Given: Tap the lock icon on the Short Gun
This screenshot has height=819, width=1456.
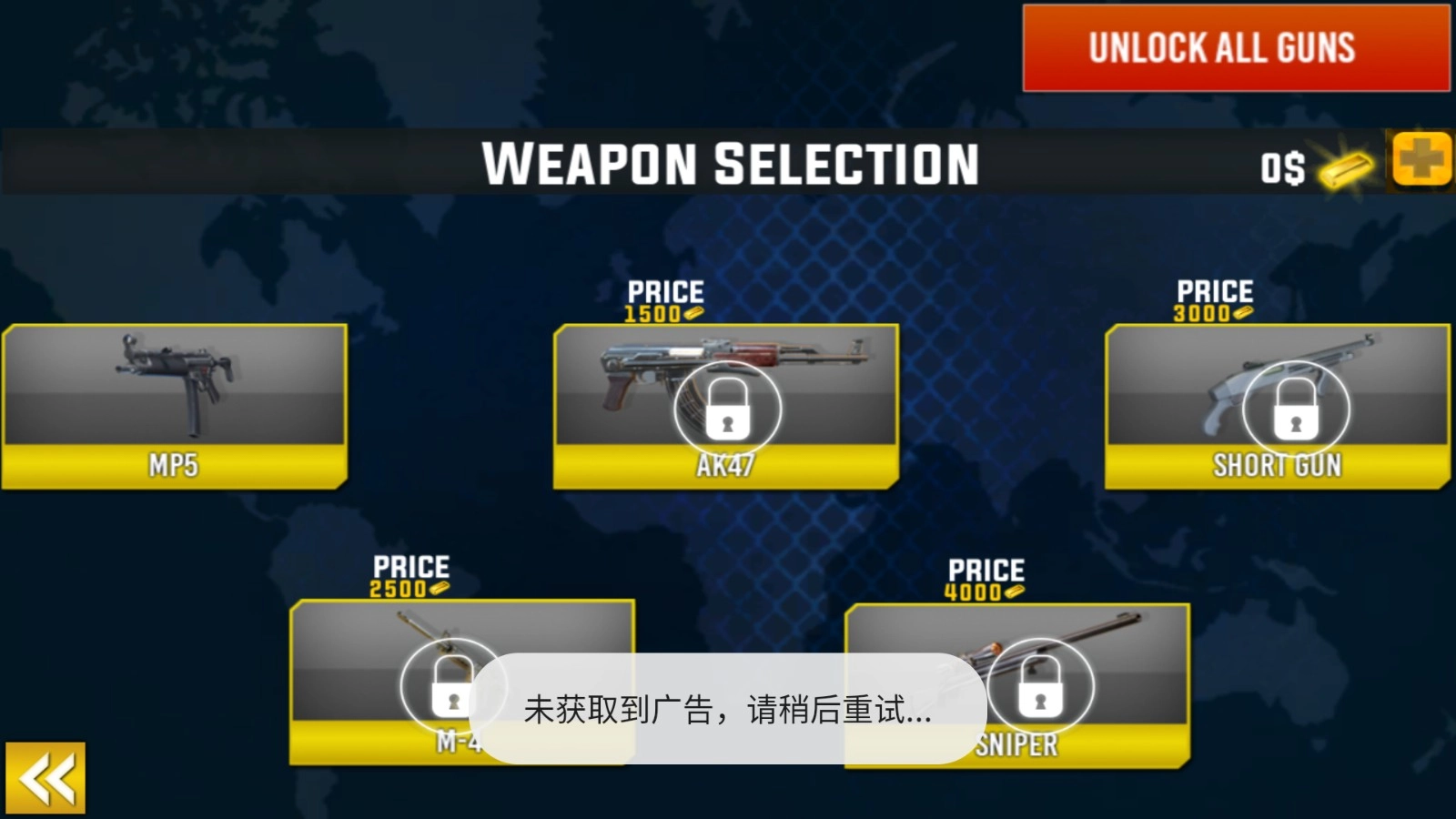Looking at the screenshot, I should tap(1294, 409).
